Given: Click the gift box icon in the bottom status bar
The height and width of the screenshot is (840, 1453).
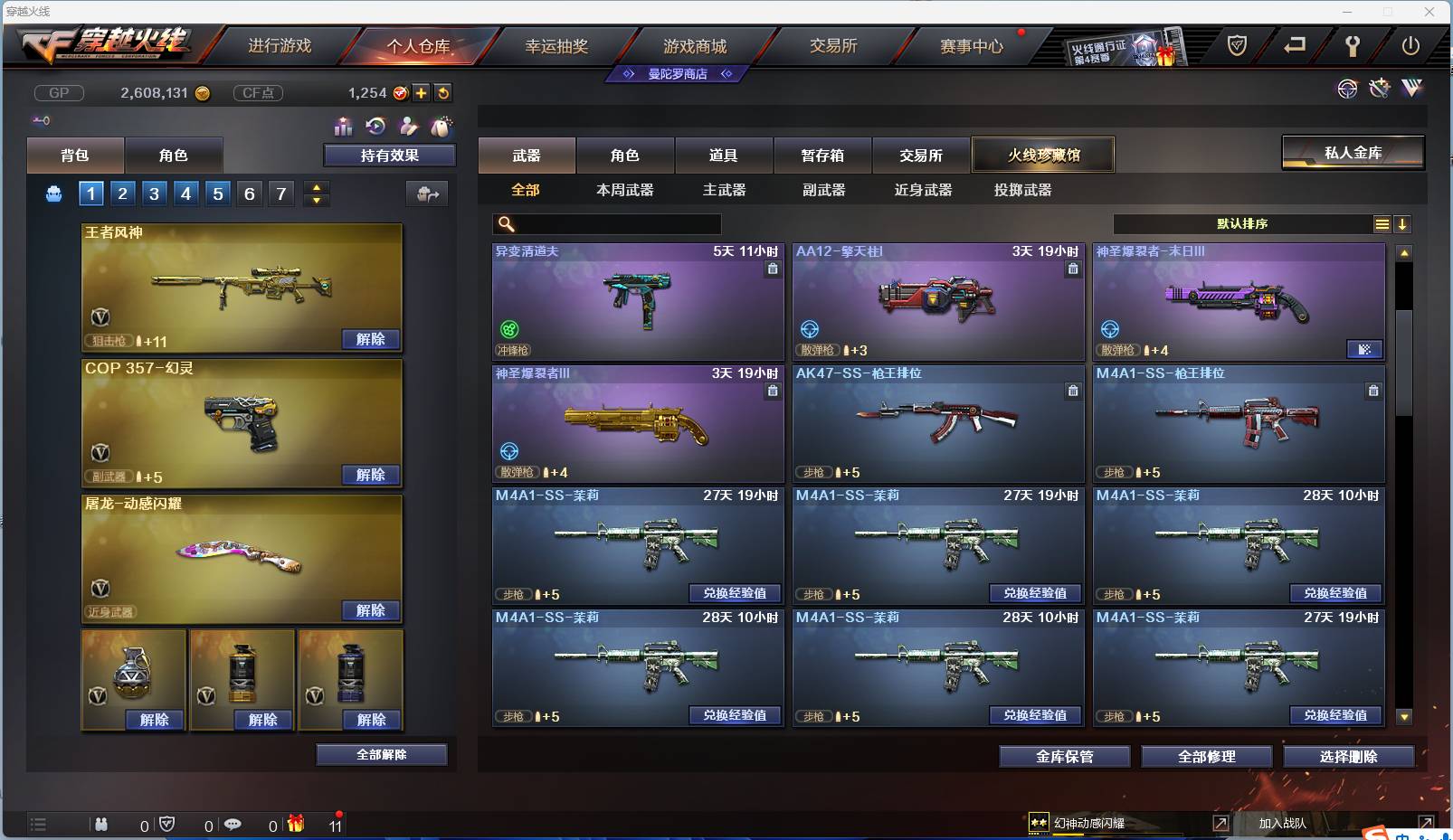Looking at the screenshot, I should point(295,825).
